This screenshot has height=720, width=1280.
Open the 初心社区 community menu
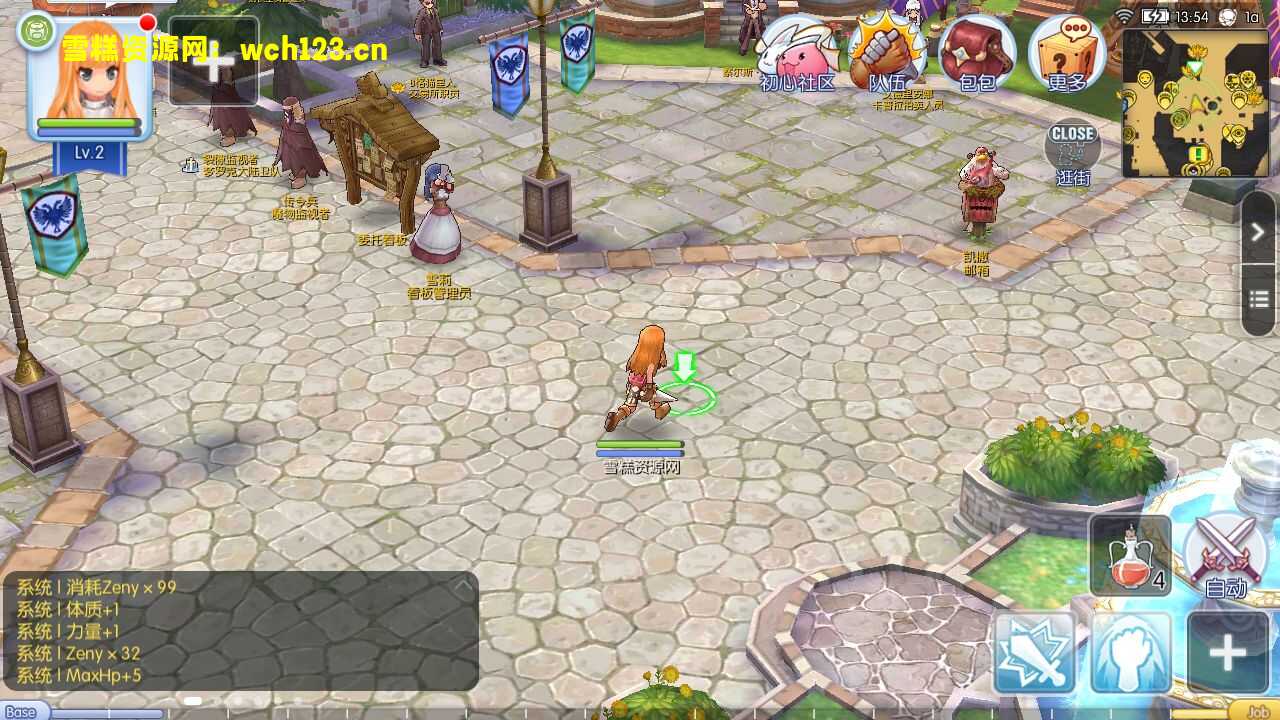(x=797, y=55)
